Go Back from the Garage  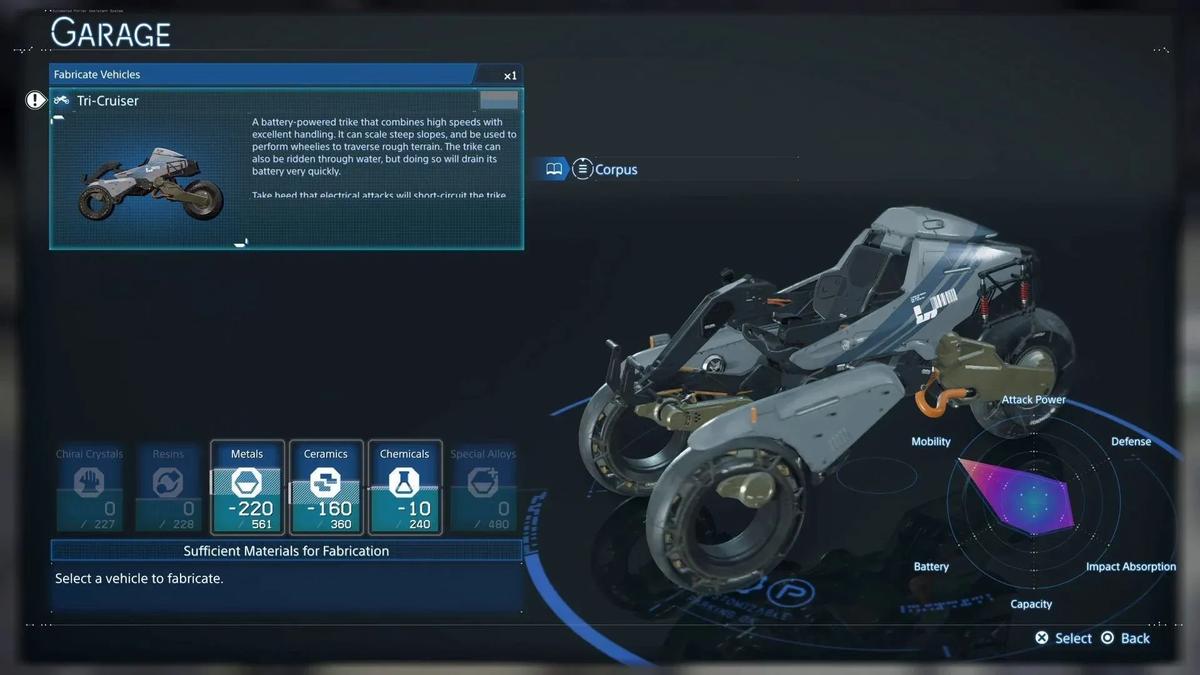[x=1125, y=638]
